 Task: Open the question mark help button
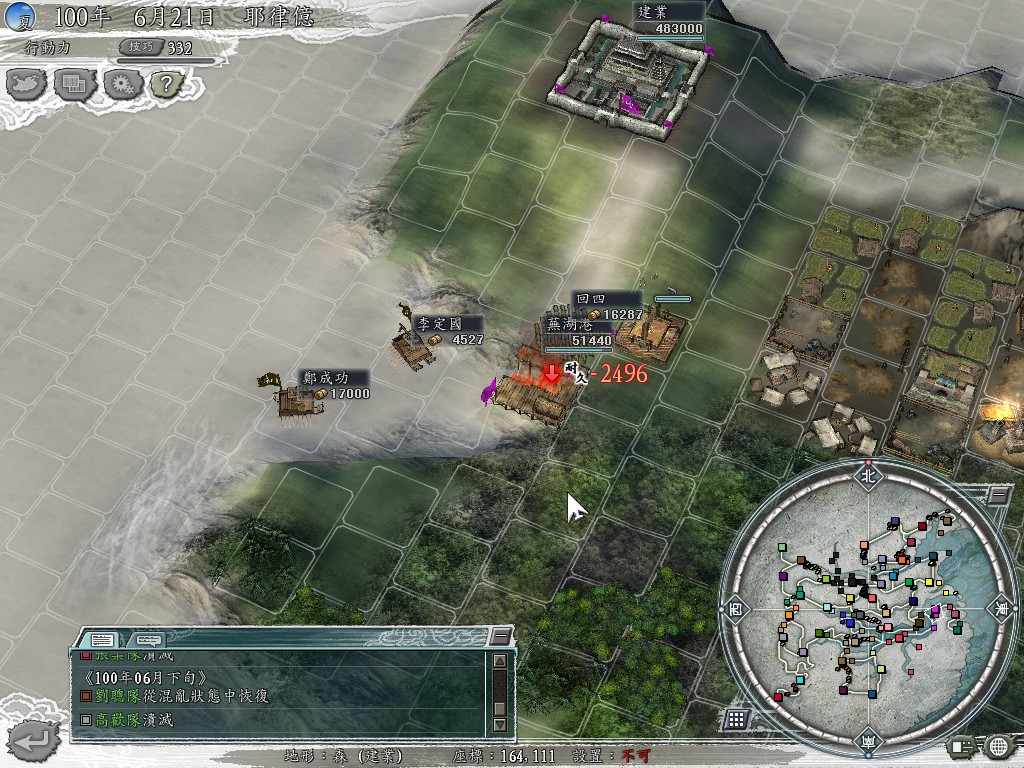(x=165, y=84)
